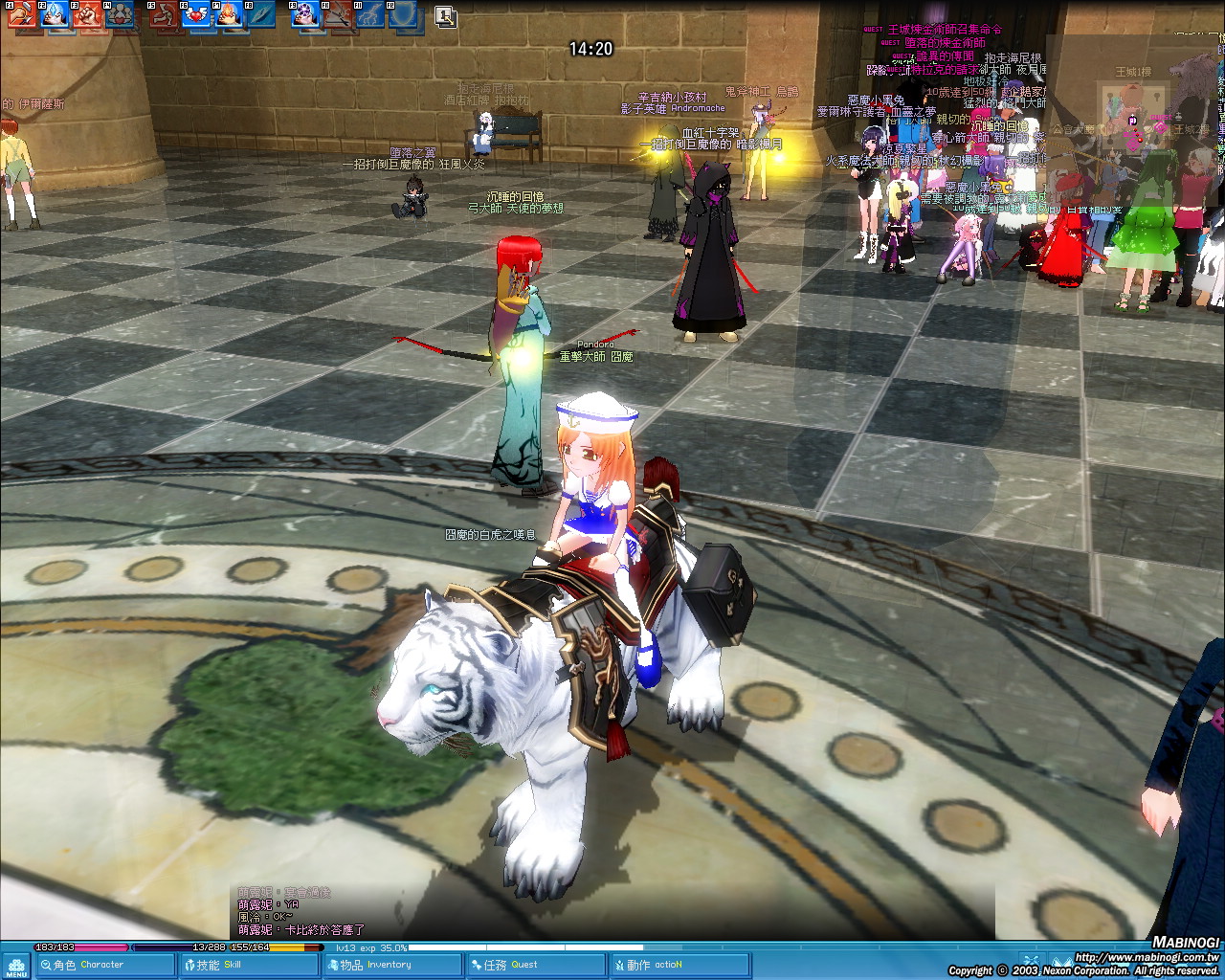1225x980 pixels.
Task: Activate the F3 fist skill icon
Action: coord(87,13)
